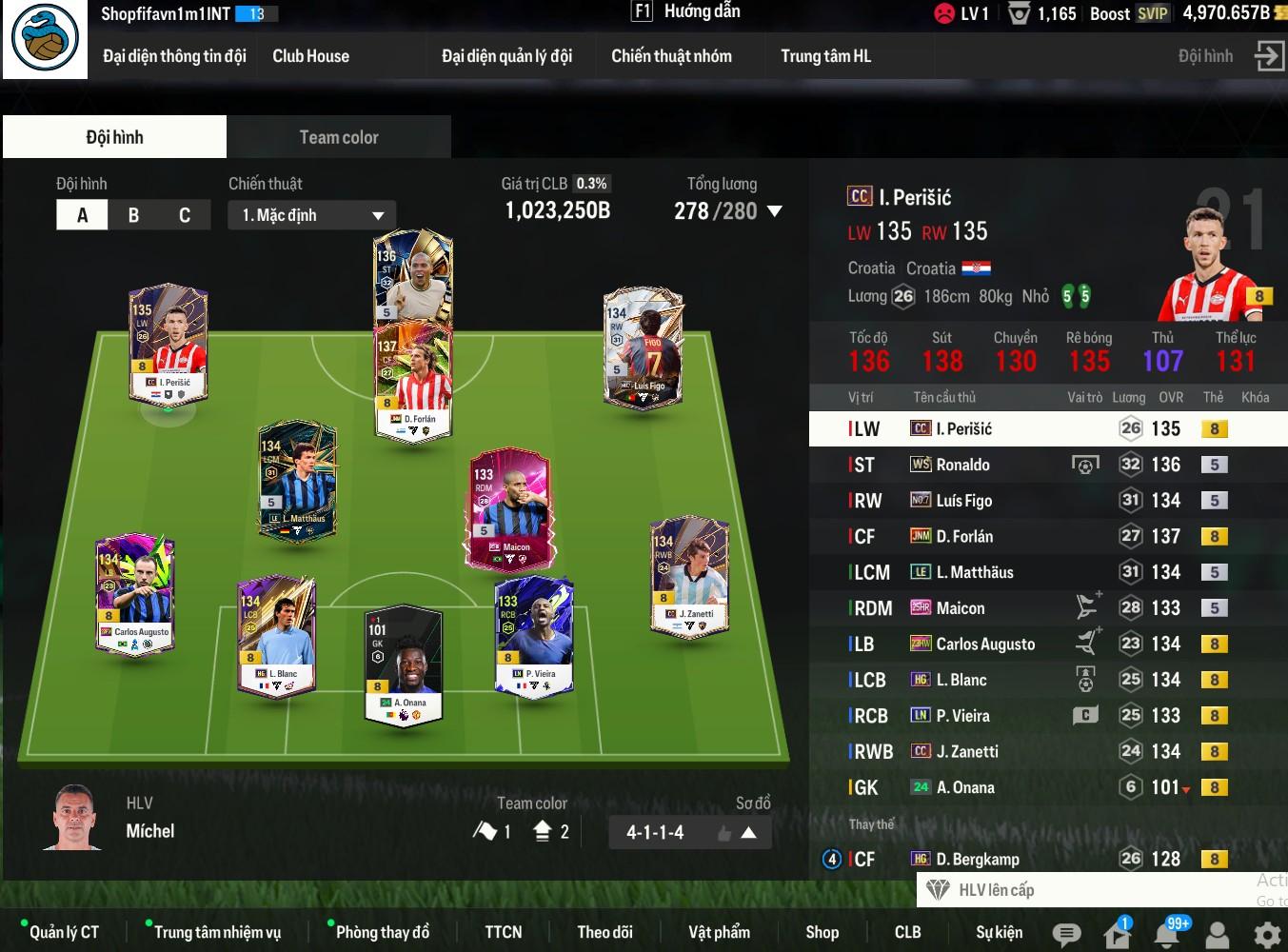Go to Trung tâm HL
Viewport: 1288px width, 952px height.
tap(825, 56)
